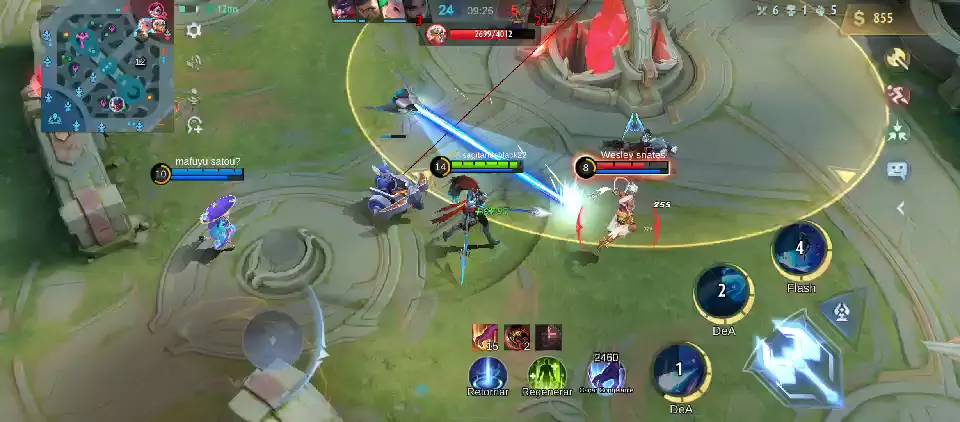The width and height of the screenshot is (960, 422).
Task: Use the green Regenerar heal
Action: click(x=547, y=376)
